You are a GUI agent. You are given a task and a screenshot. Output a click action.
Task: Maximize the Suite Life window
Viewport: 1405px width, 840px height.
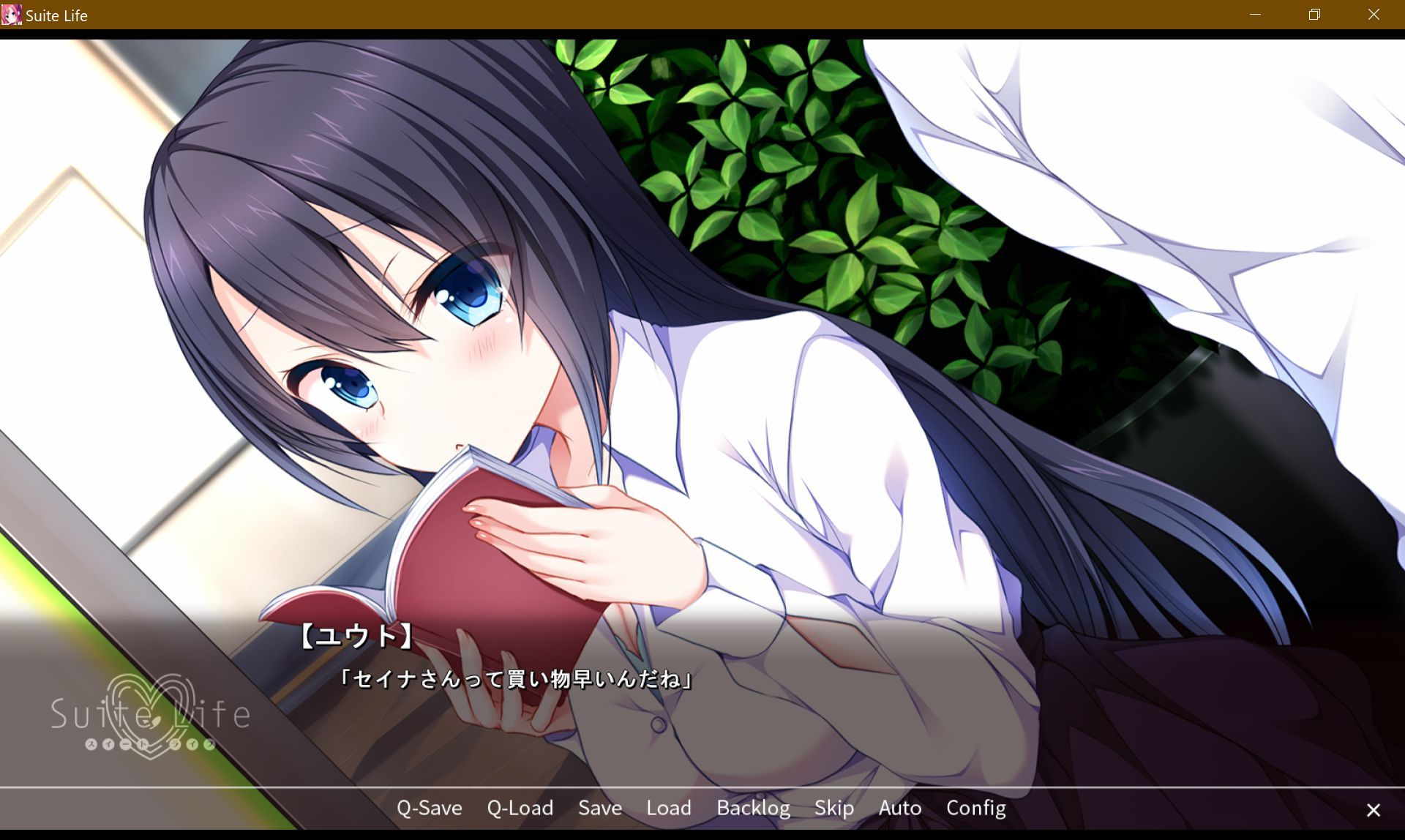(x=1314, y=15)
